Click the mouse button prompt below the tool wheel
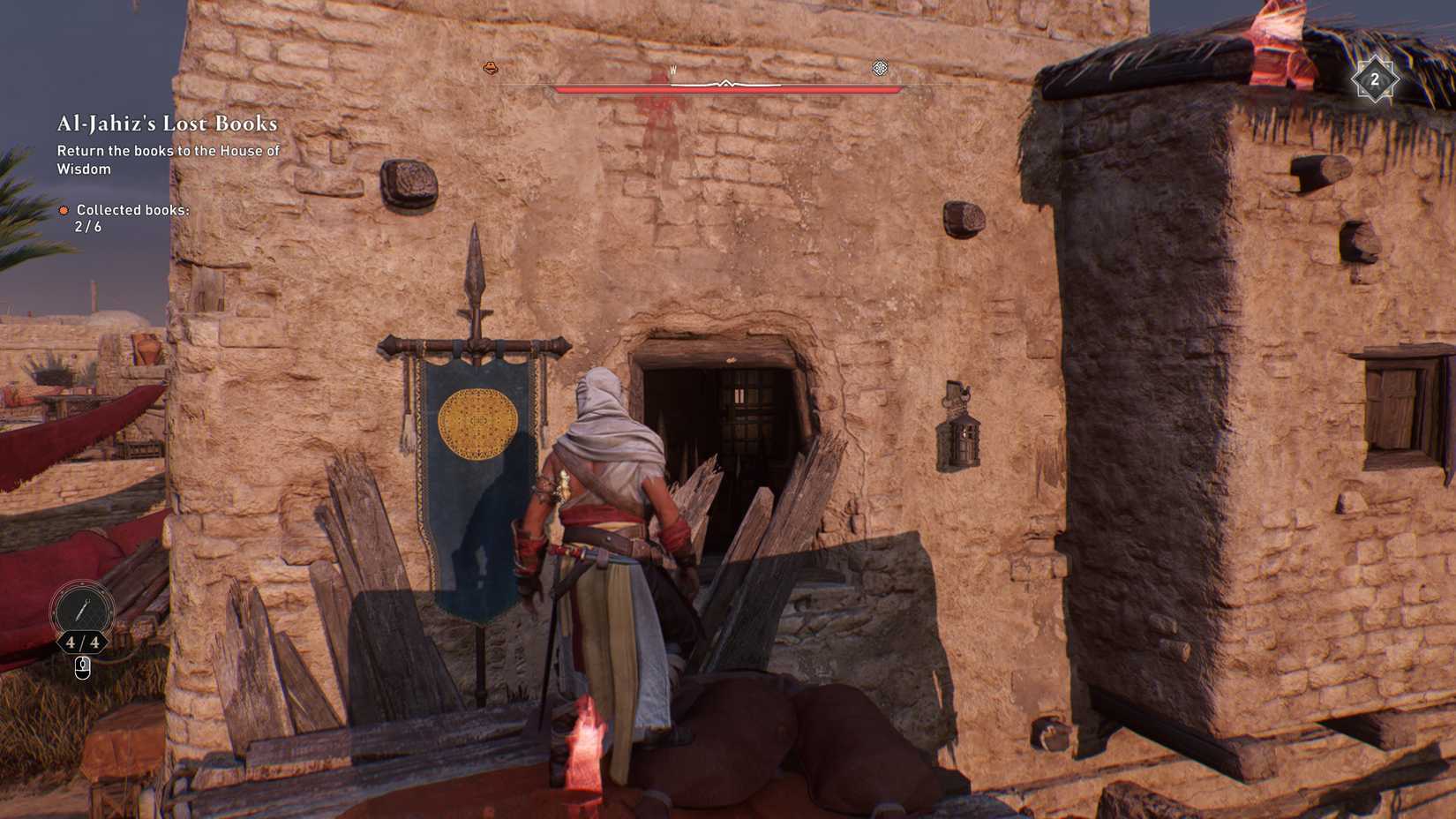Viewport: 1456px width, 819px height. [82, 667]
